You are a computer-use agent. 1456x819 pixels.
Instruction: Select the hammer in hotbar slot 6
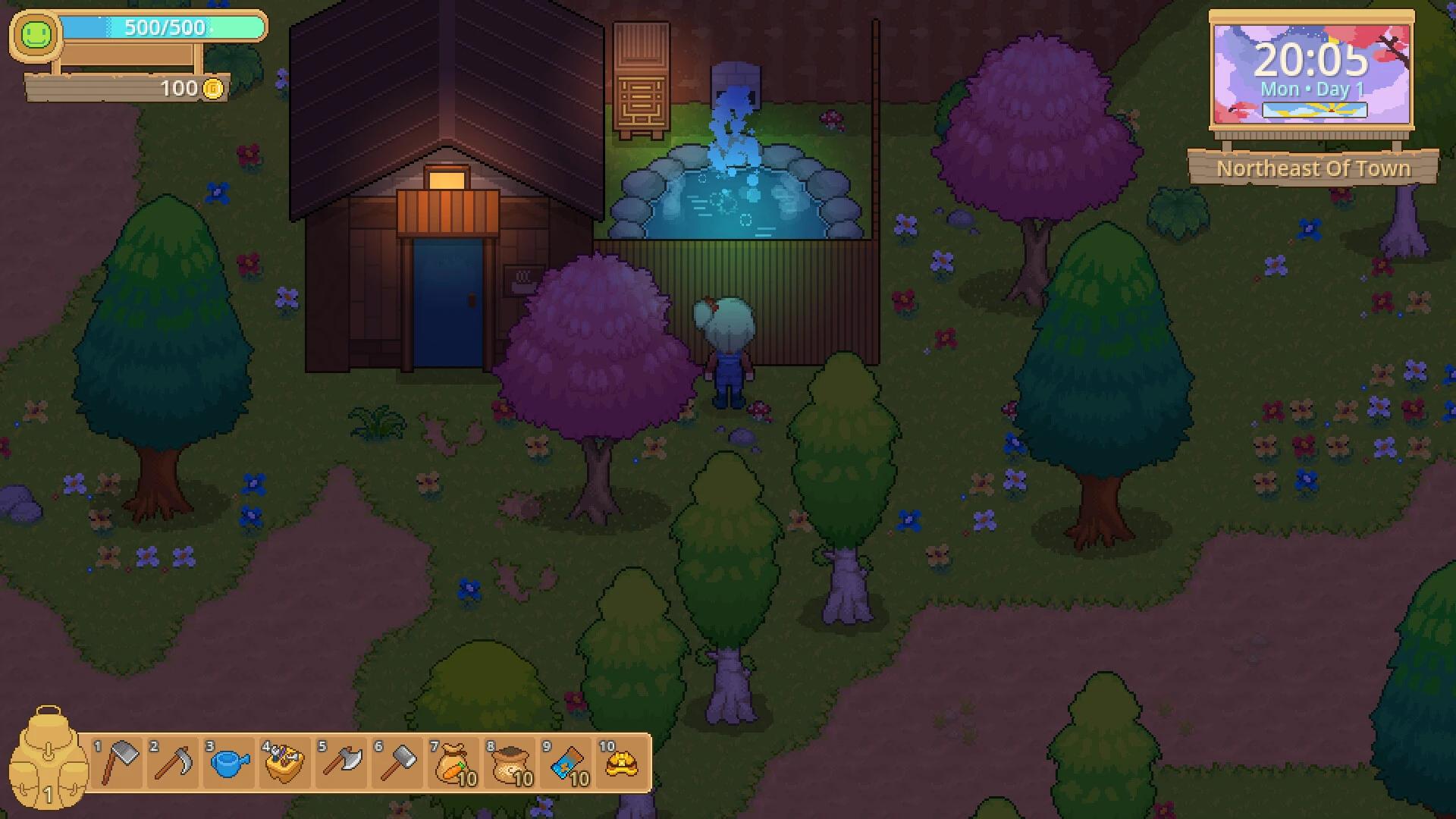398,763
